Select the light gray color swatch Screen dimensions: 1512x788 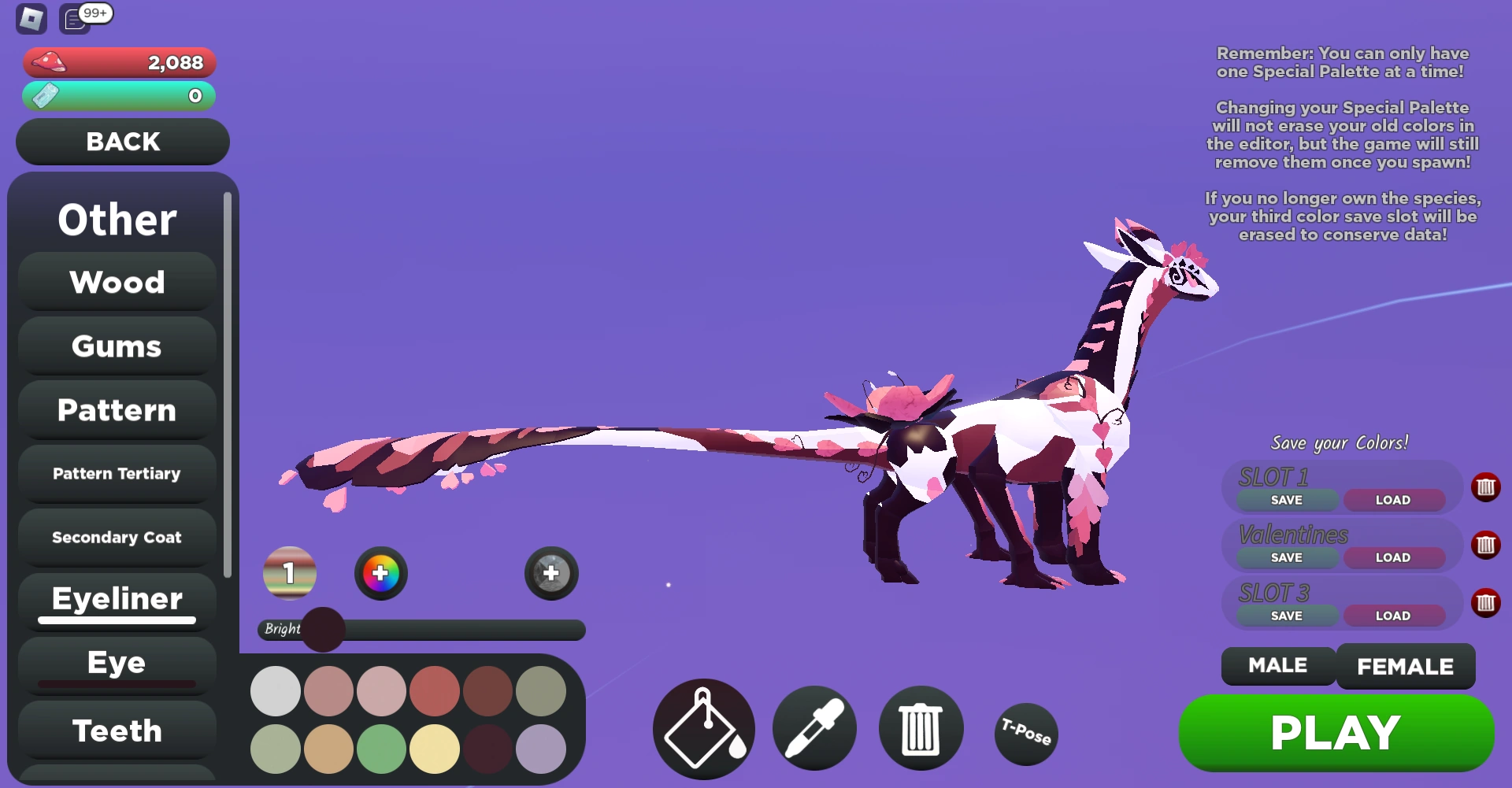pos(275,691)
